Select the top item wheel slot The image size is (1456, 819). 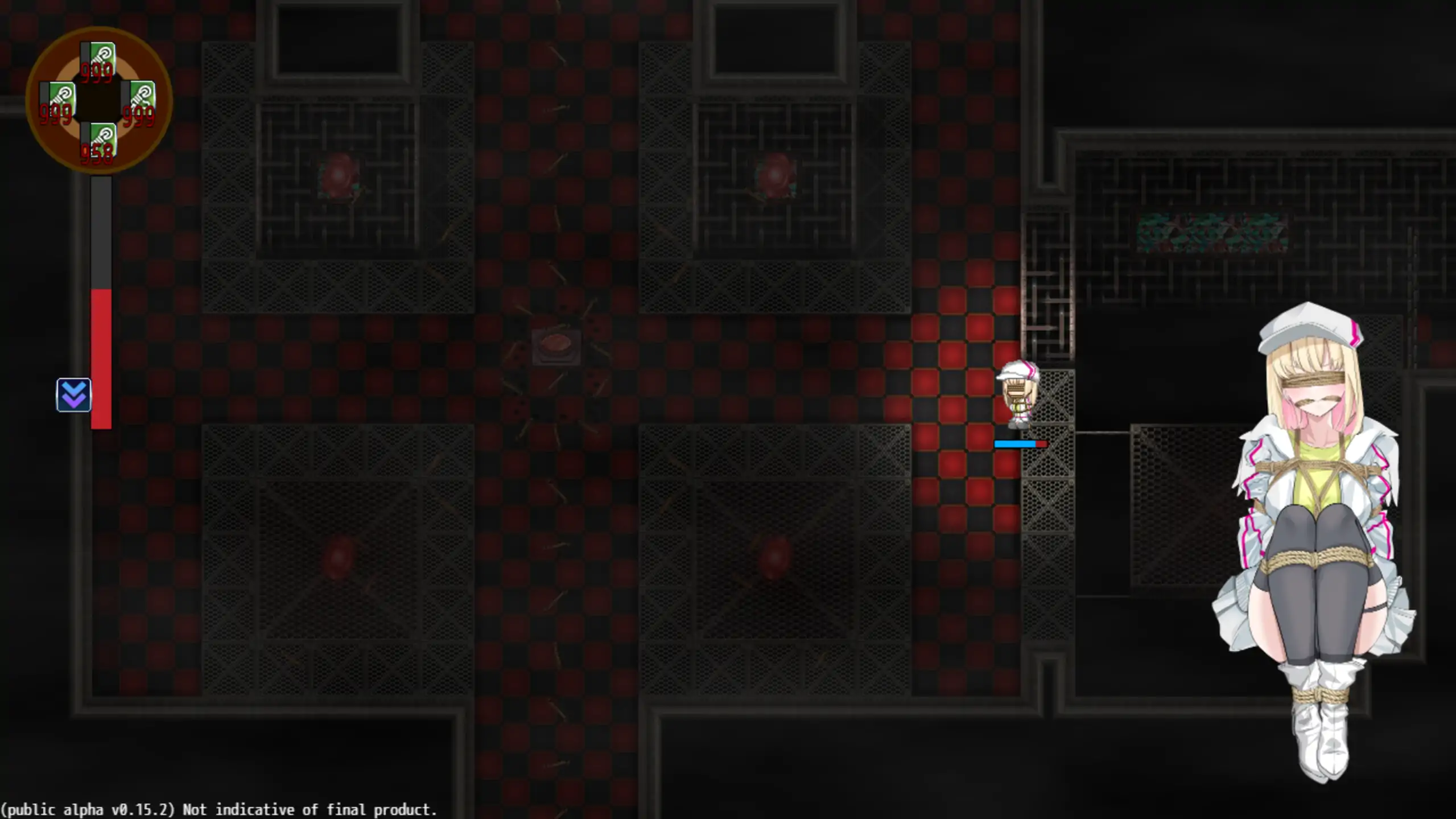(98, 61)
